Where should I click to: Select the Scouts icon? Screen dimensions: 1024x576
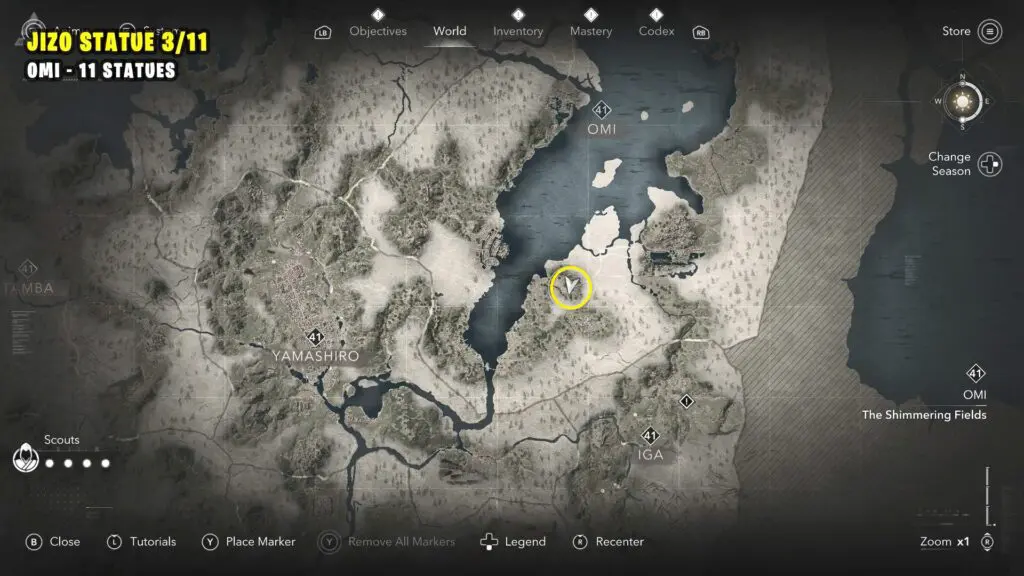tap(27, 459)
